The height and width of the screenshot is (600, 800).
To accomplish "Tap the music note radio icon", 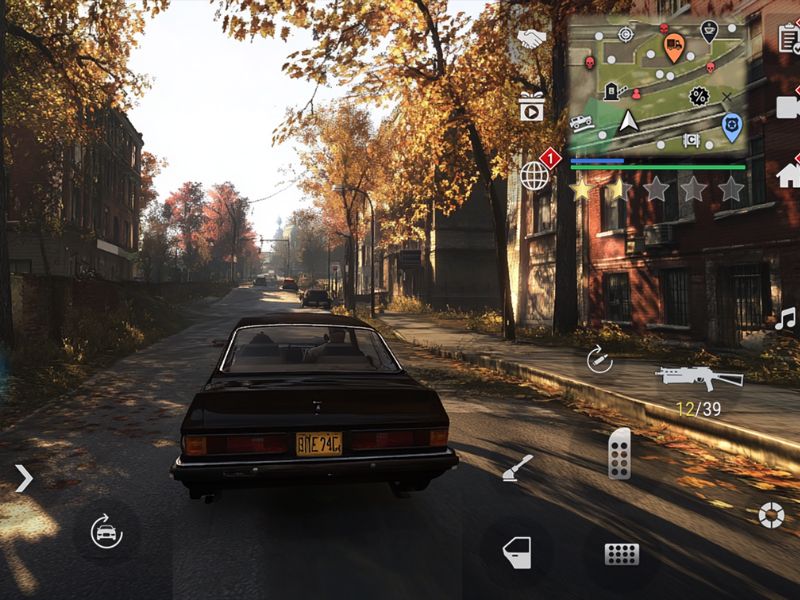I will point(786,319).
